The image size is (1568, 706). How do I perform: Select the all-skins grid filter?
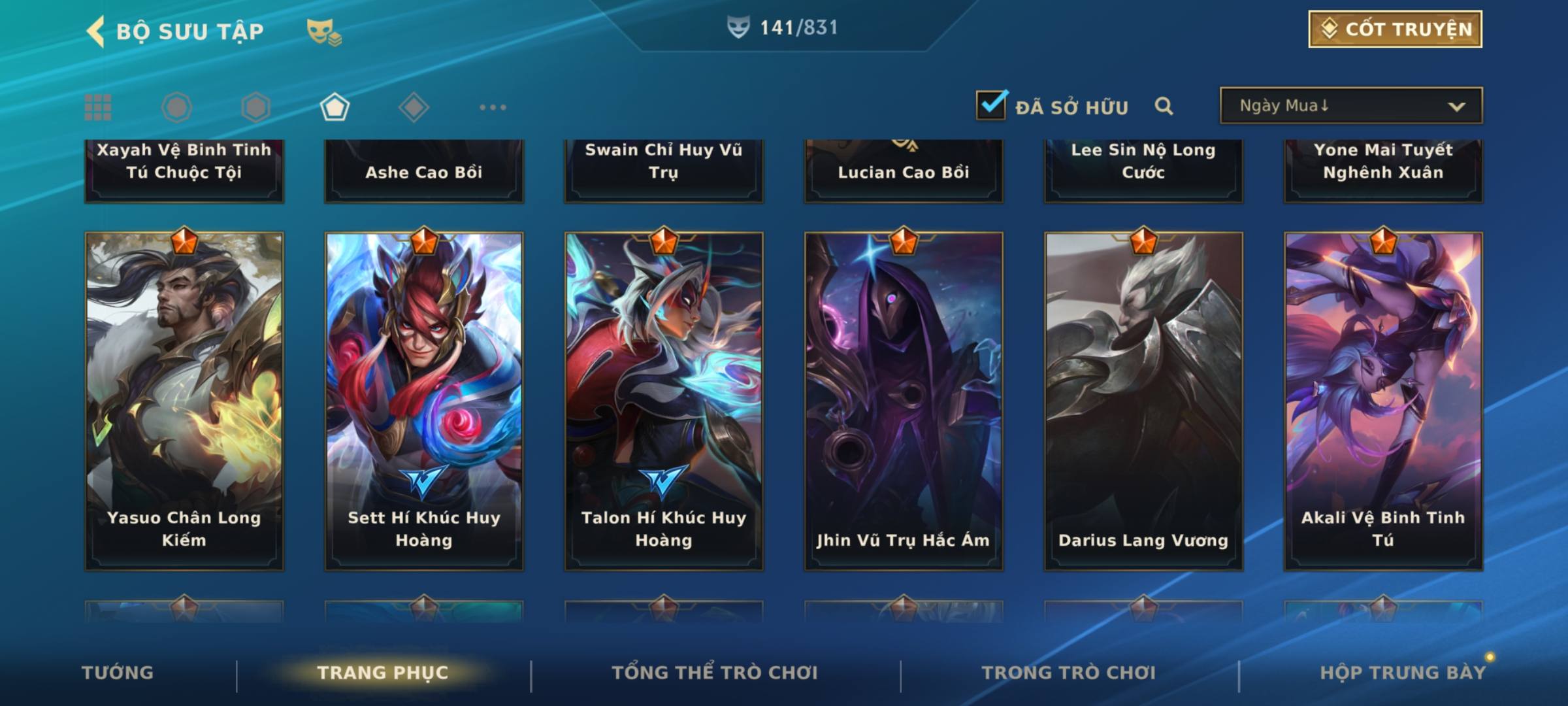[x=98, y=107]
